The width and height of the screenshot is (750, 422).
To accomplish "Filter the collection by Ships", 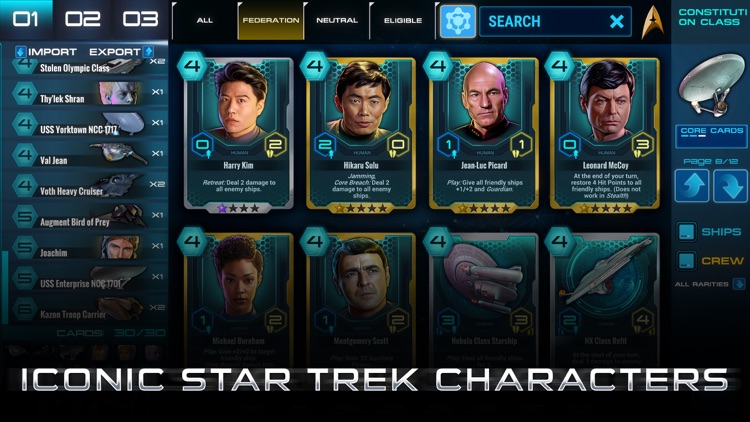I will click(711, 232).
